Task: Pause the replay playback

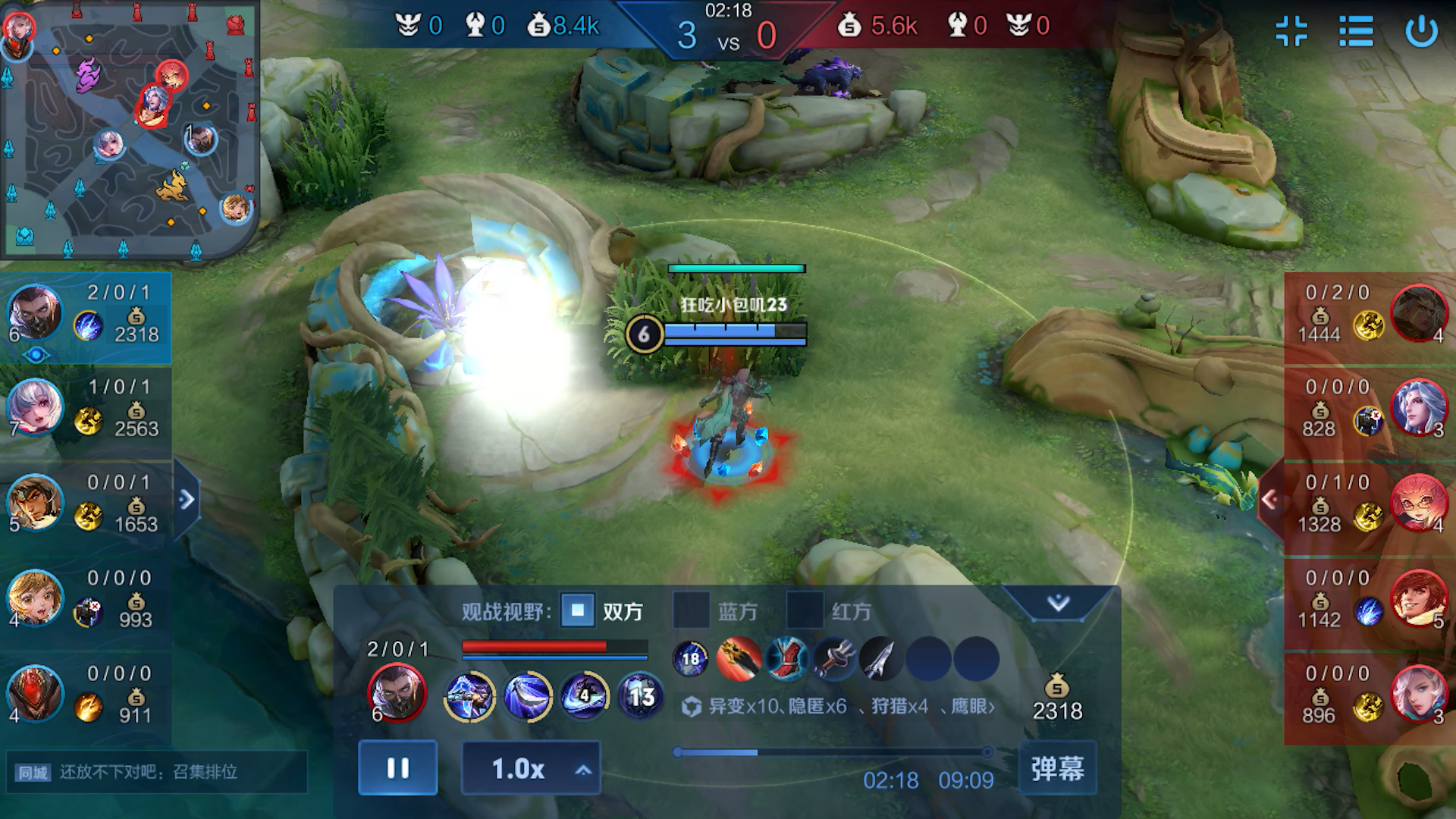Action: pyautogui.click(x=397, y=768)
